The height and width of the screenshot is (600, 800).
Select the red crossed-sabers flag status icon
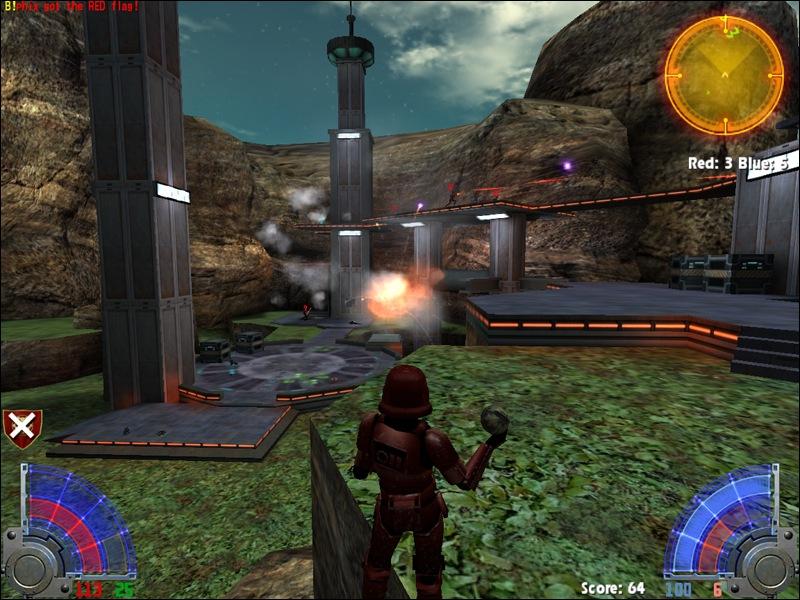point(22,429)
